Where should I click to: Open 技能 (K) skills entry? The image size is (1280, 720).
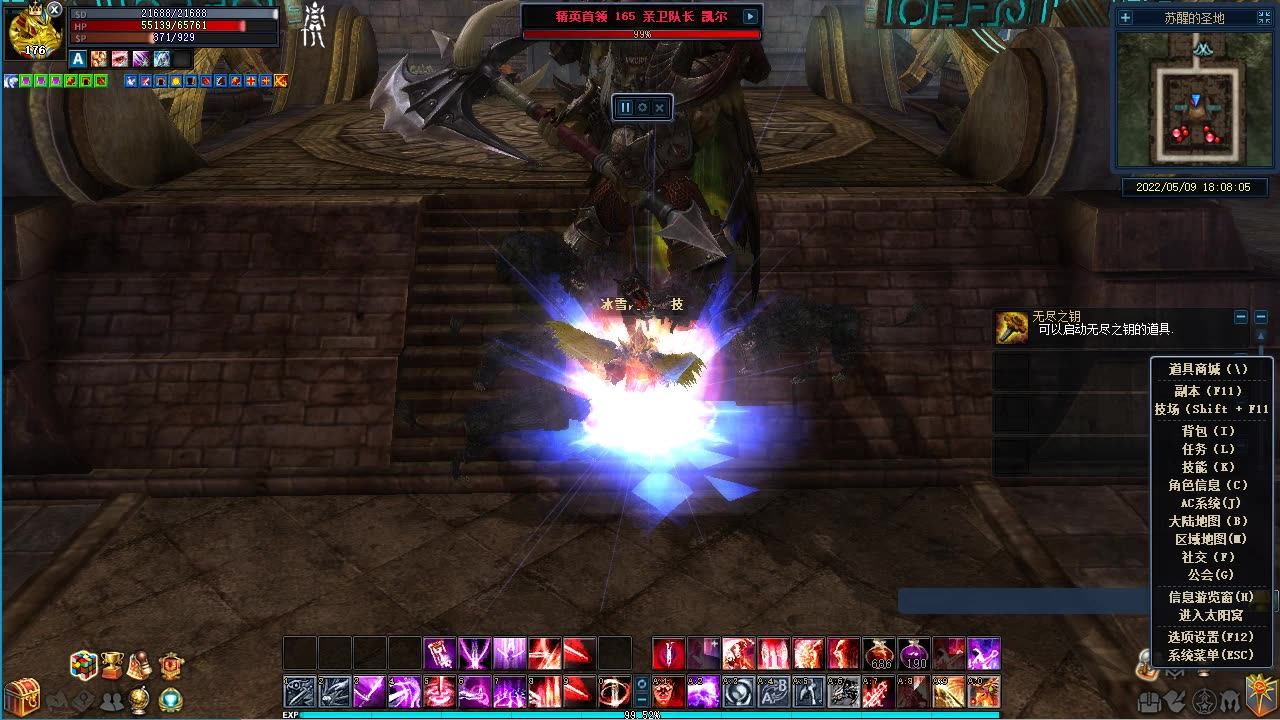point(1208,467)
